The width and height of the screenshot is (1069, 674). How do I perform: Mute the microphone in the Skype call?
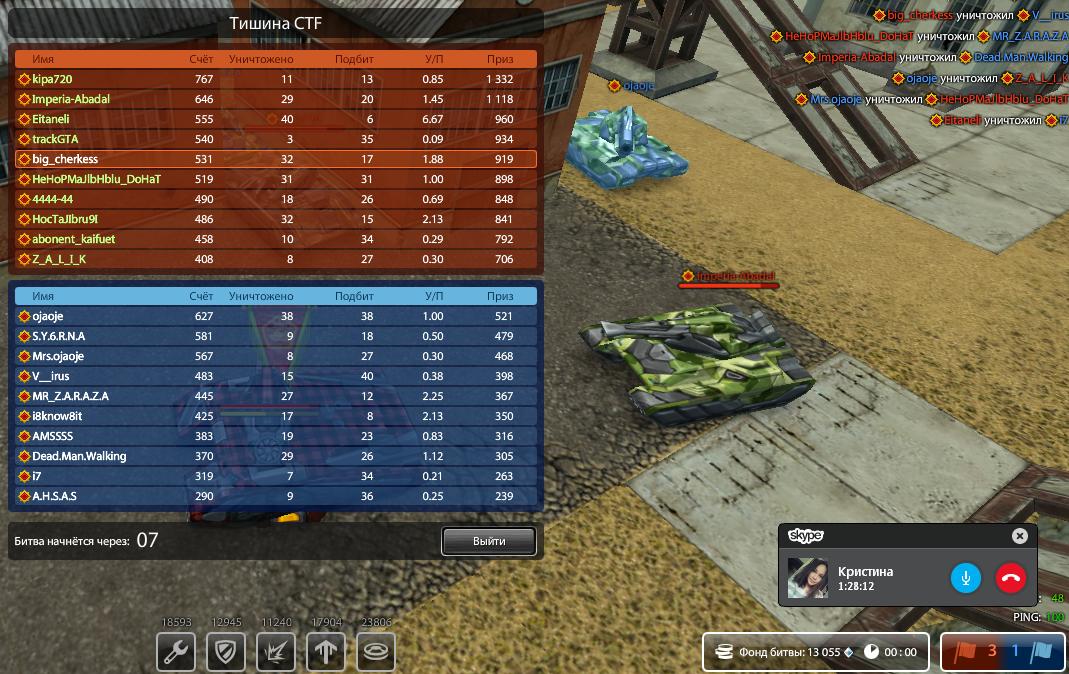point(965,577)
